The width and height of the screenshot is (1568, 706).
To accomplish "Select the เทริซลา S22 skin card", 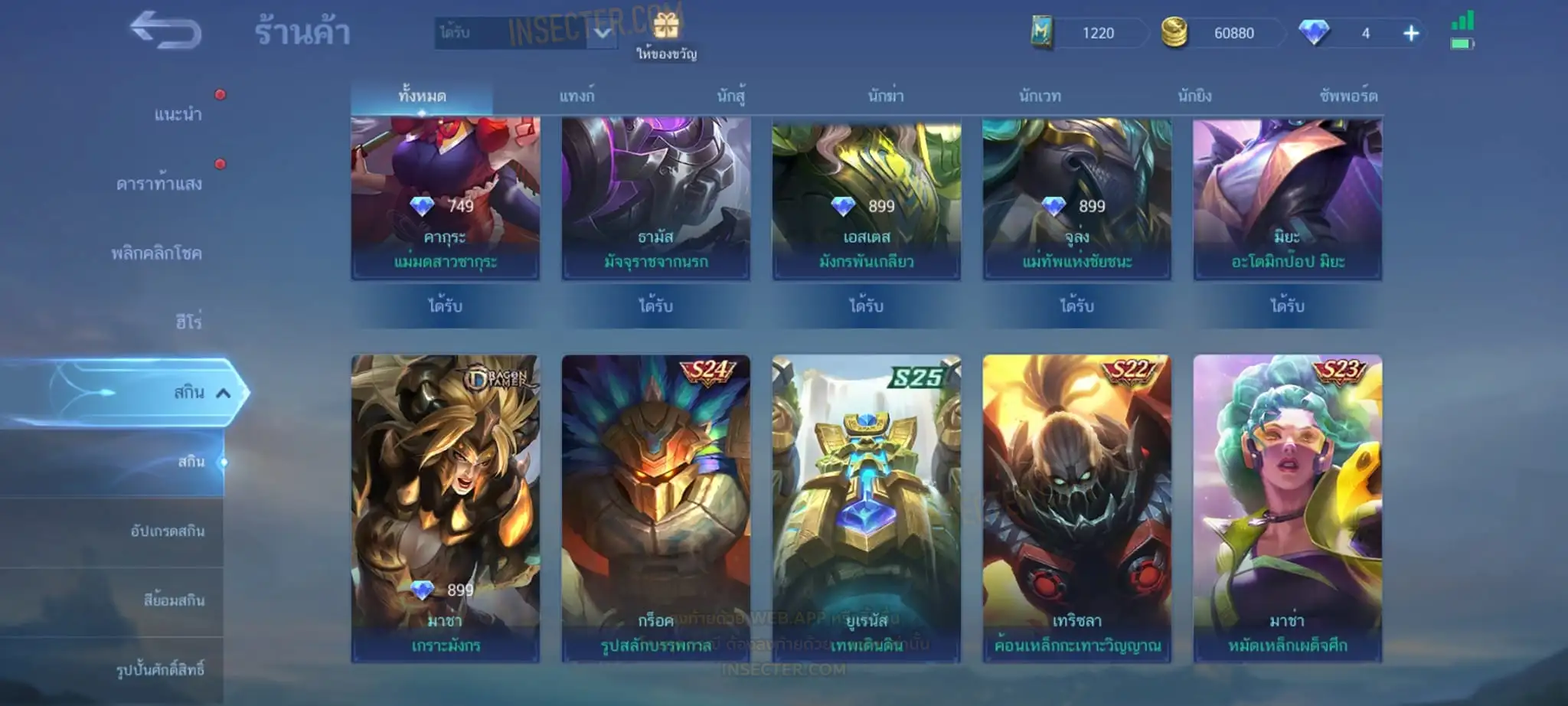I will point(1076,507).
